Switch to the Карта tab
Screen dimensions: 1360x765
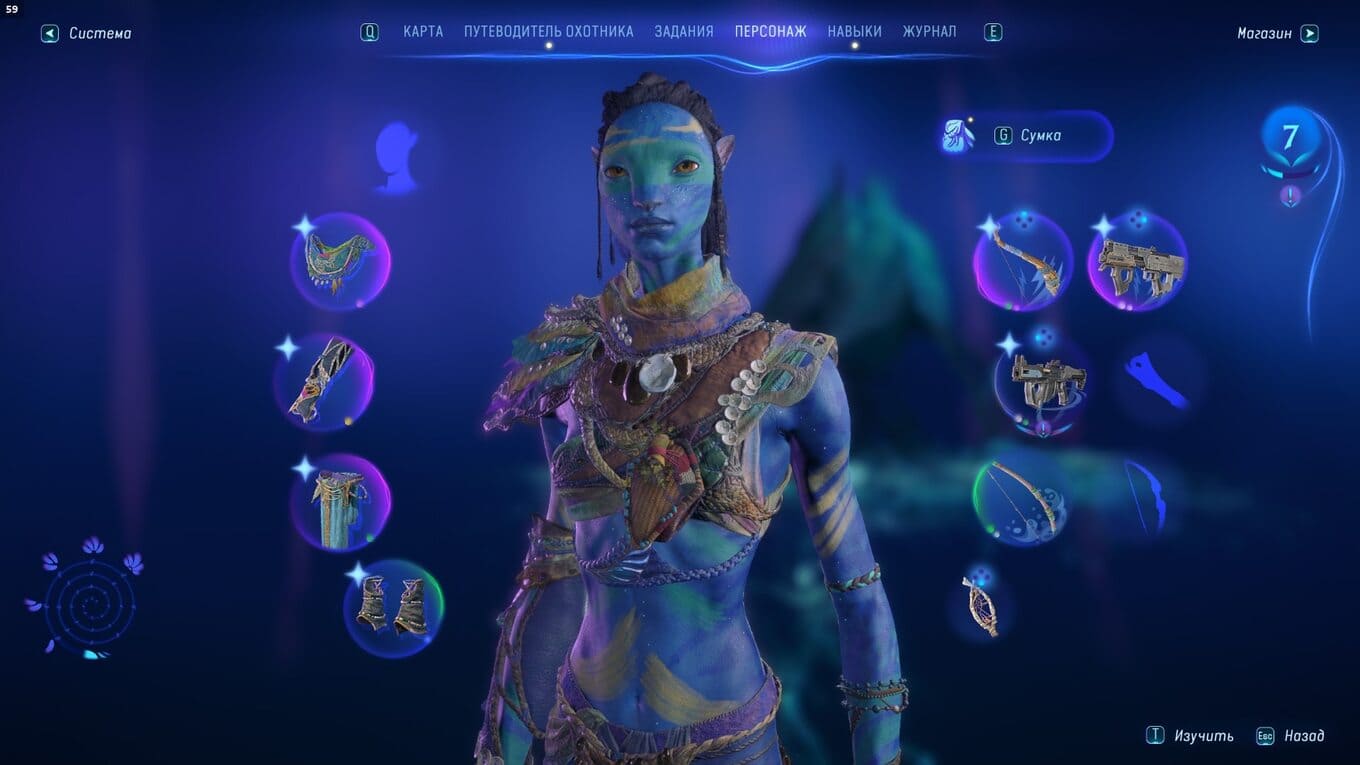click(x=423, y=32)
